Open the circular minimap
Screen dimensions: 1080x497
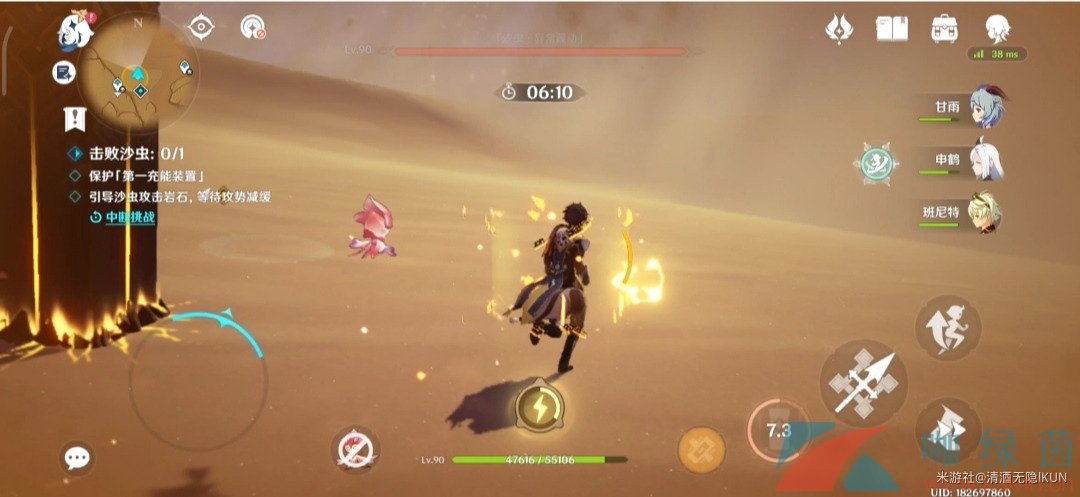click(138, 72)
